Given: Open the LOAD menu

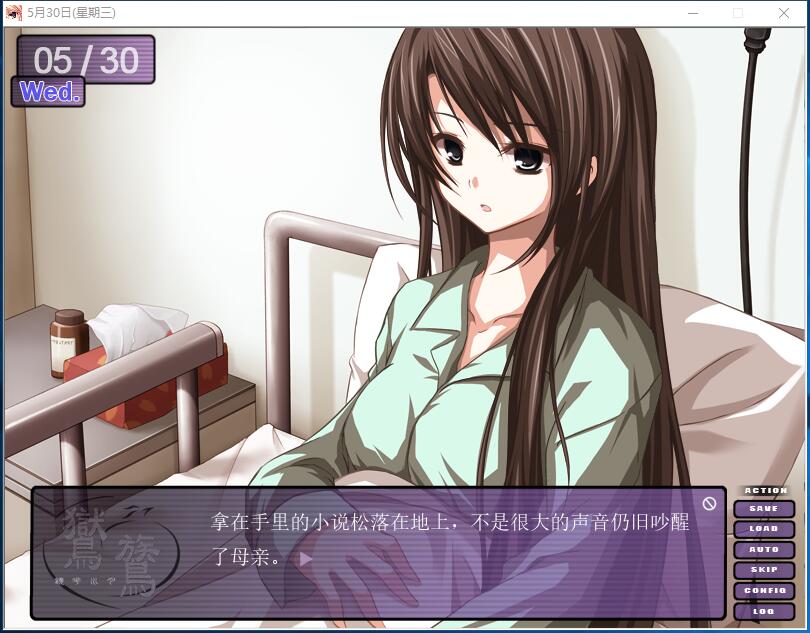Looking at the screenshot, I should point(764,529).
